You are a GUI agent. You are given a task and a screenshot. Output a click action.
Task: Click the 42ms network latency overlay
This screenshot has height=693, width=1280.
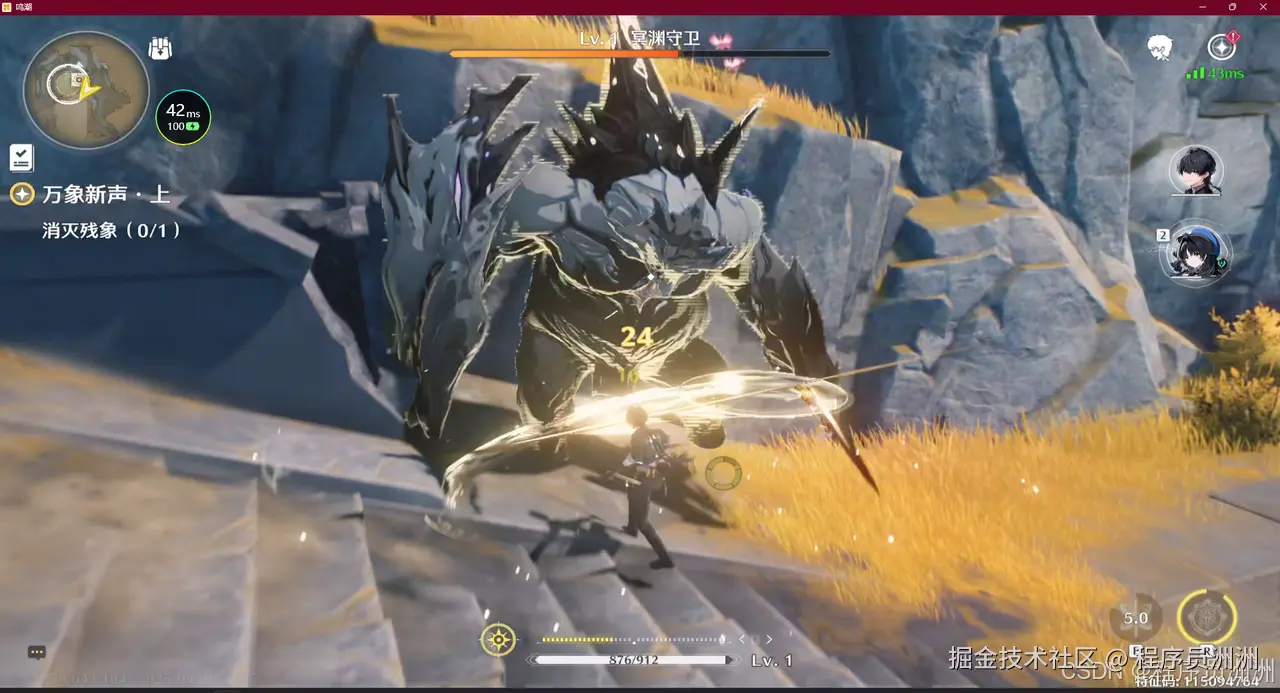coord(183,117)
